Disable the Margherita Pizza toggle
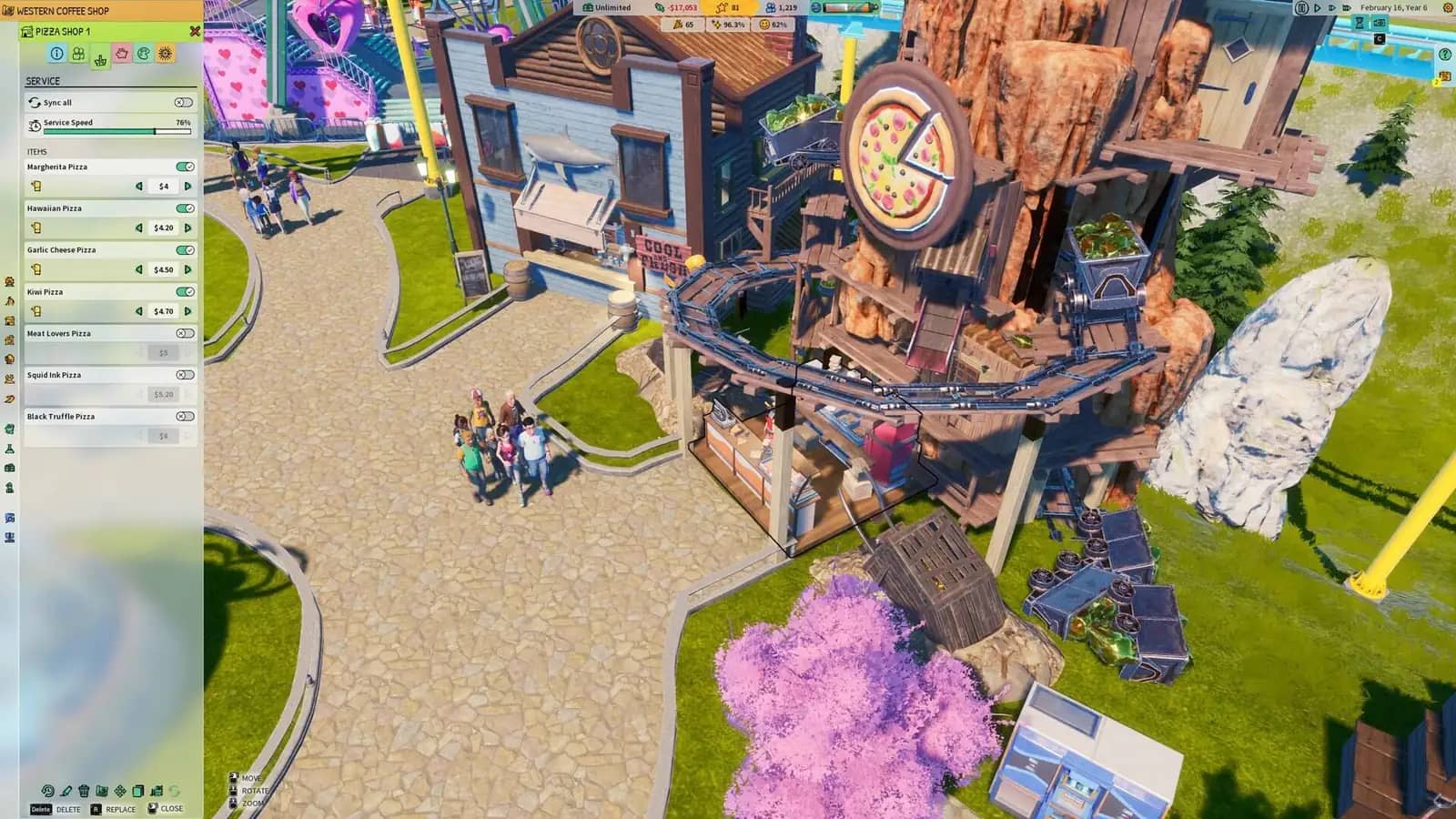This screenshot has width=1456, height=819. click(184, 167)
